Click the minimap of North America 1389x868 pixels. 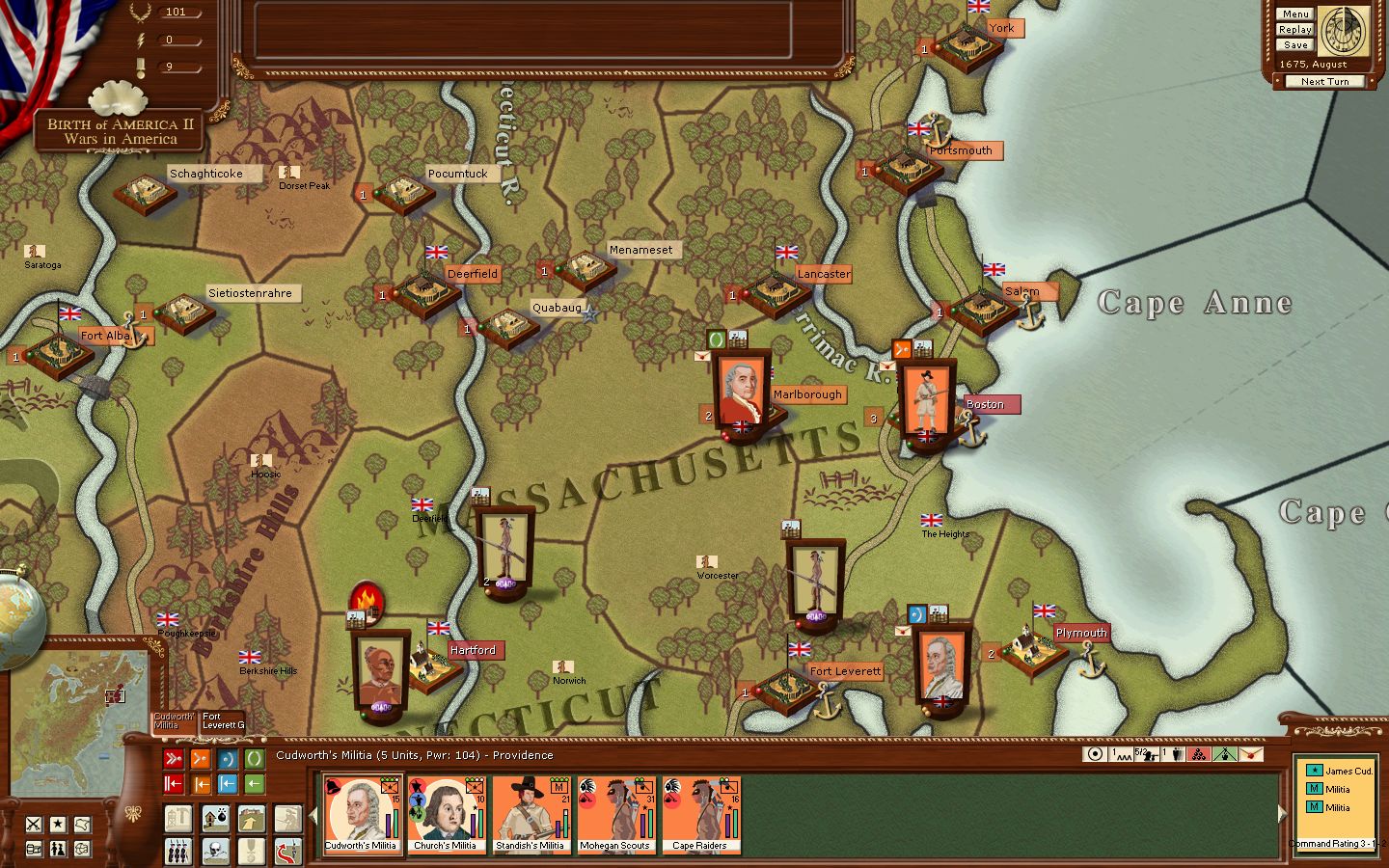point(82,709)
